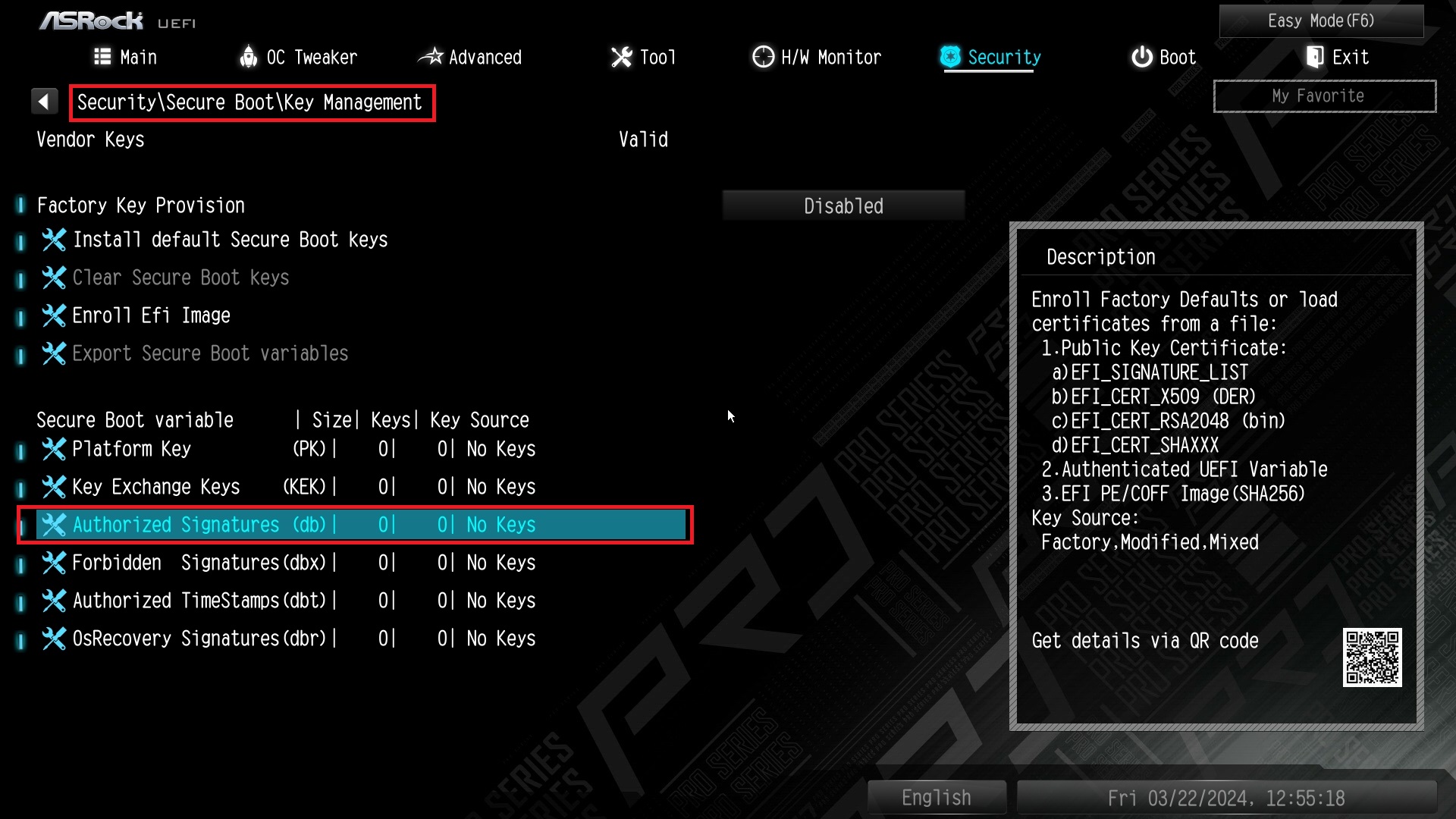
Task: Open the Tool section via its wrench icon
Action: (622, 57)
